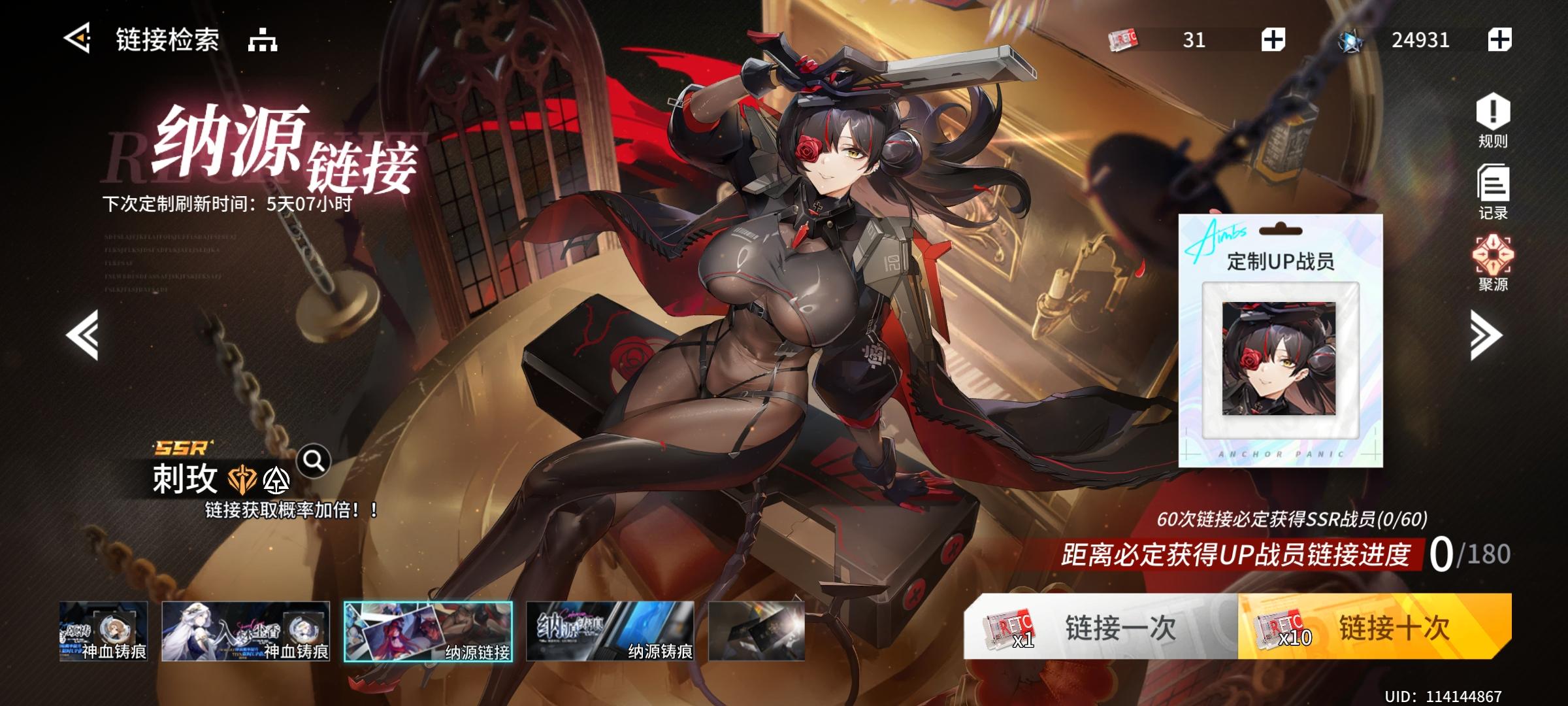Screen dimensions: 1568x706
Task: Tap the back arrow to exit 链接检索
Action: 78,38
